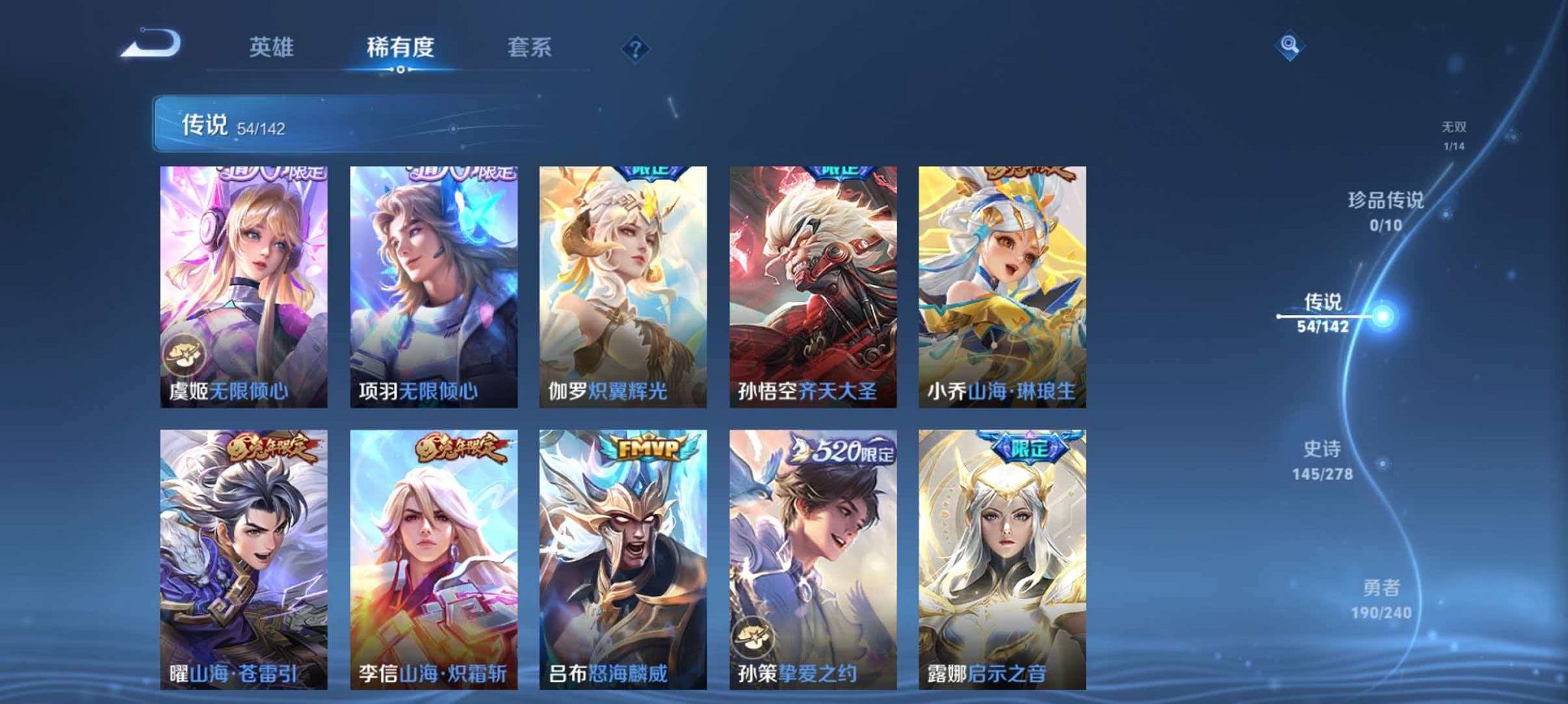Switch to the 英雄 tab
The height and width of the screenshot is (704, 1568).
tap(271, 46)
